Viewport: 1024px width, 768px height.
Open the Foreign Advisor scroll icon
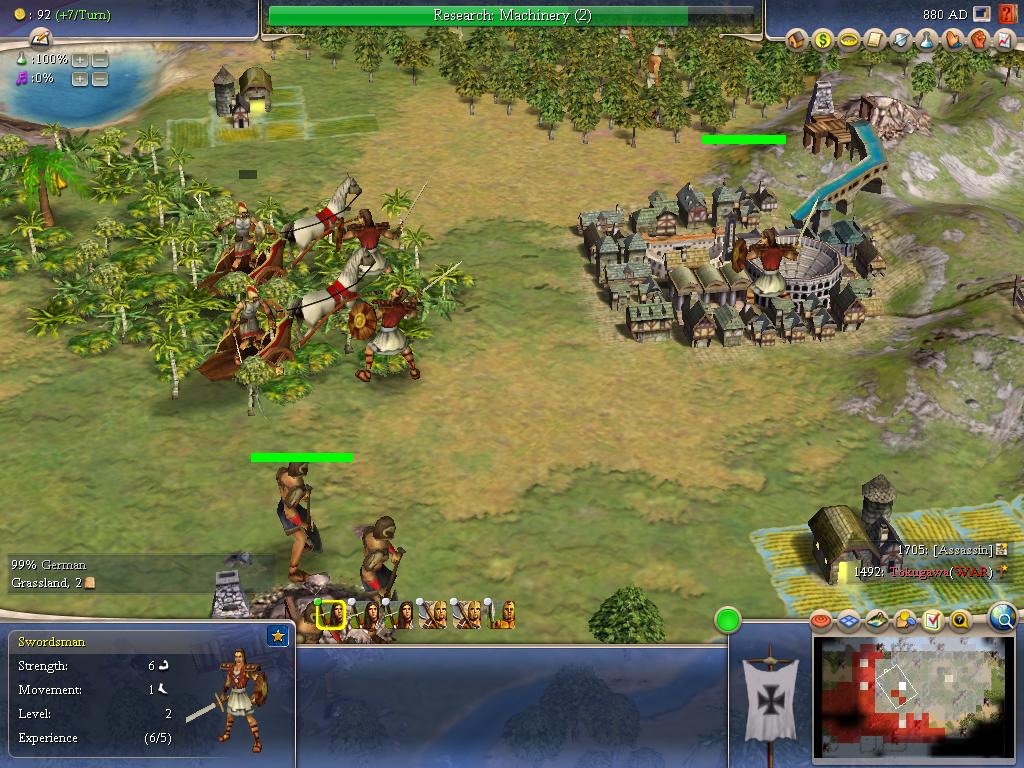click(x=875, y=40)
